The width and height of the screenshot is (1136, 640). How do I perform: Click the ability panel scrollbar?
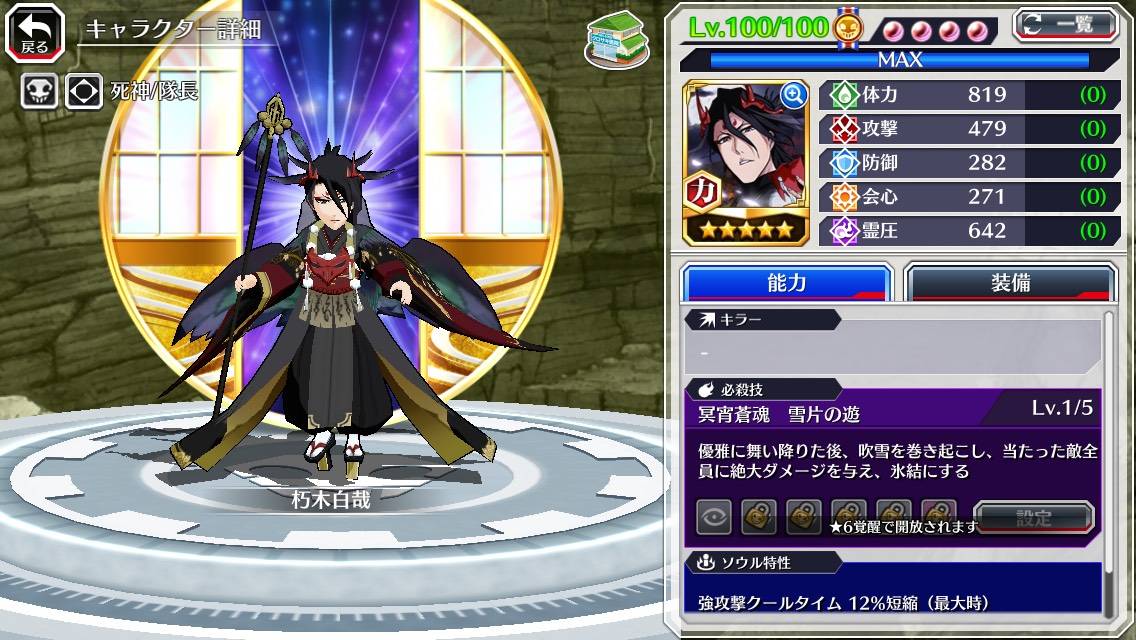(1108, 460)
